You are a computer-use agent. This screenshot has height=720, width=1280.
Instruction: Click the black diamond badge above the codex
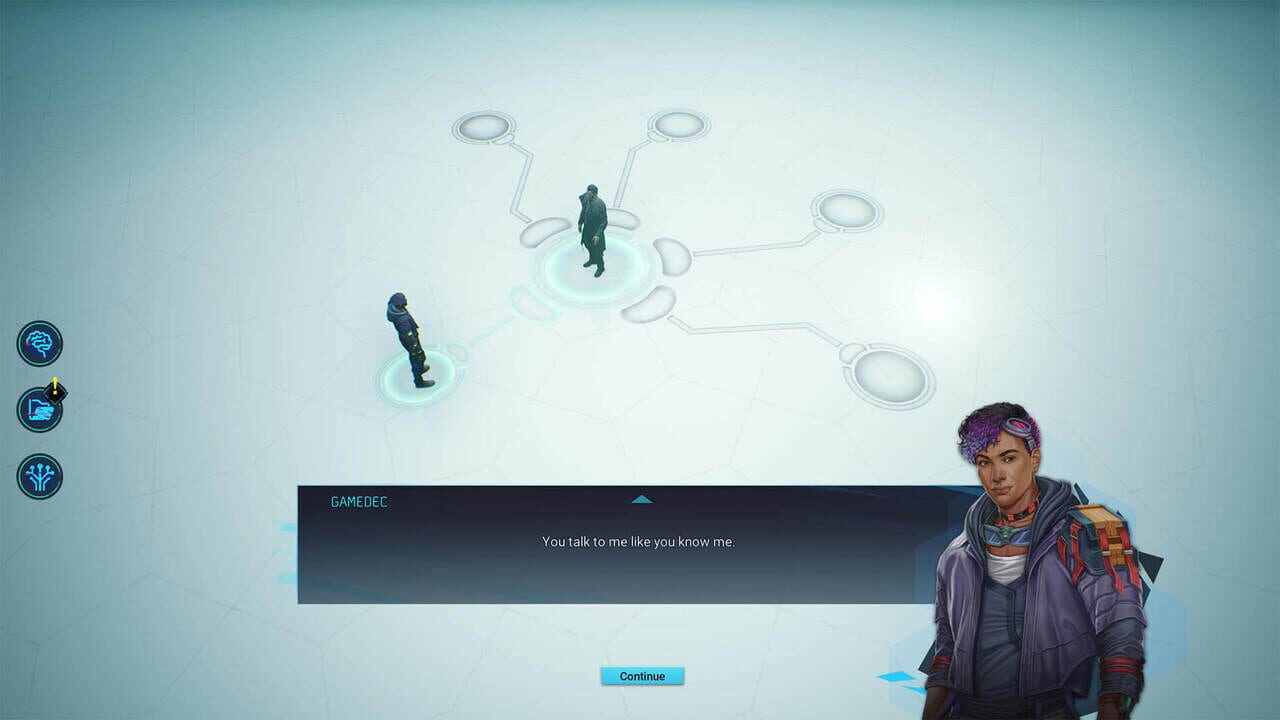tap(57, 392)
